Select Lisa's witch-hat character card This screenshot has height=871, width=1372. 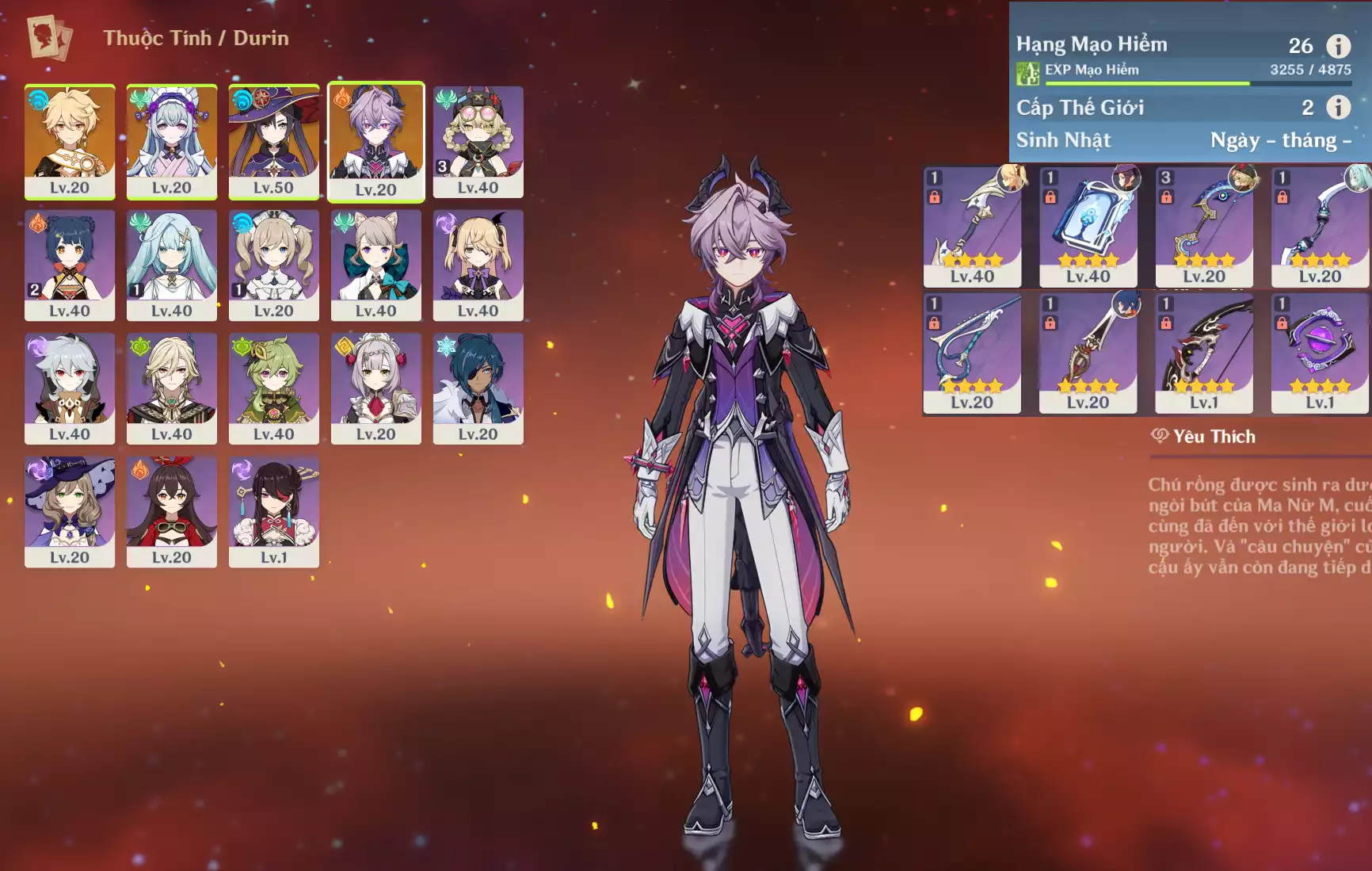[70, 511]
